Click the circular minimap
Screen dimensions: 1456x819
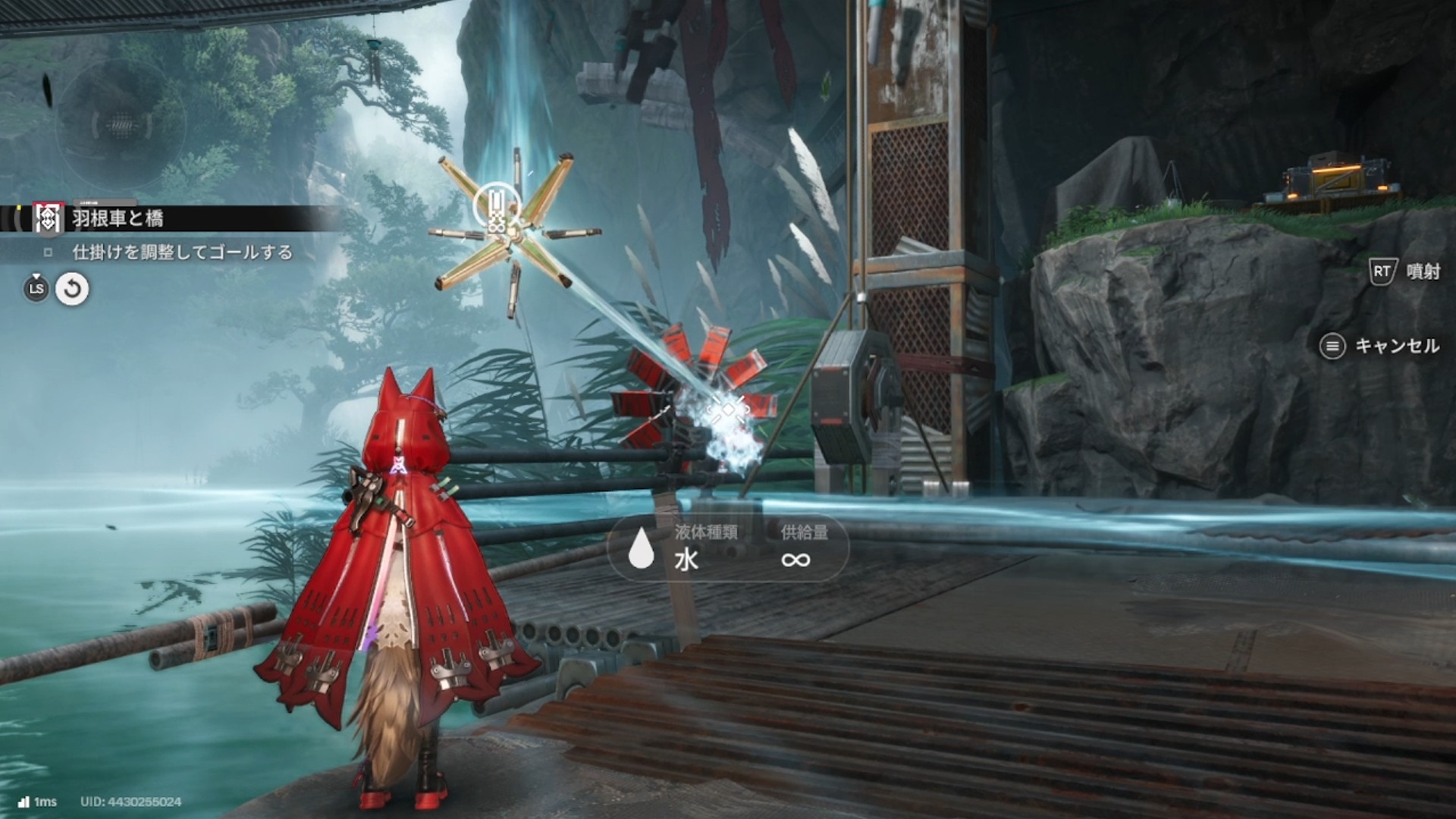pos(121,124)
